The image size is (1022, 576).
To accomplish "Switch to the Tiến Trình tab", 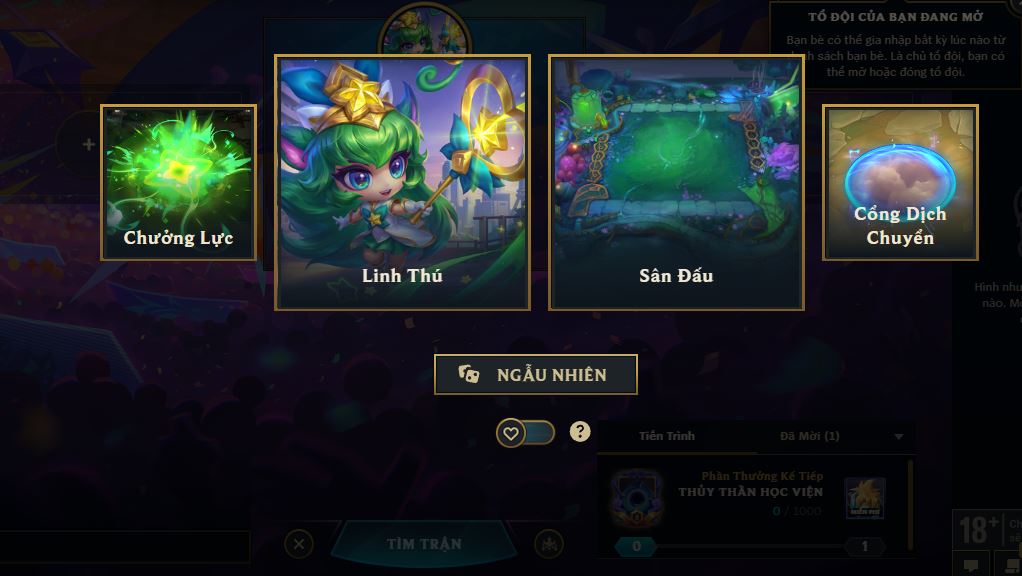I will click(667, 436).
